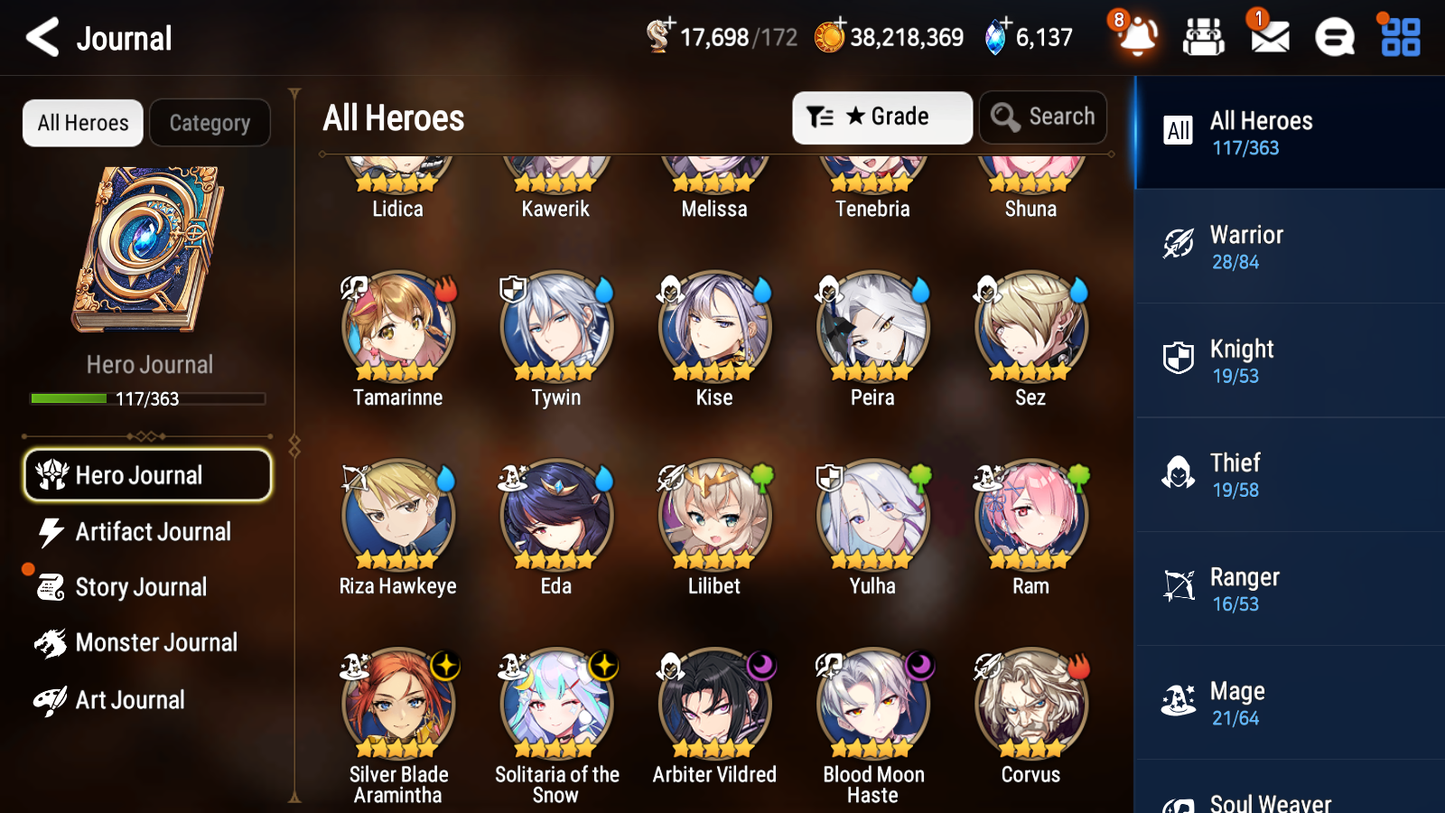Open the mail icon showing 1 message

point(1269,36)
